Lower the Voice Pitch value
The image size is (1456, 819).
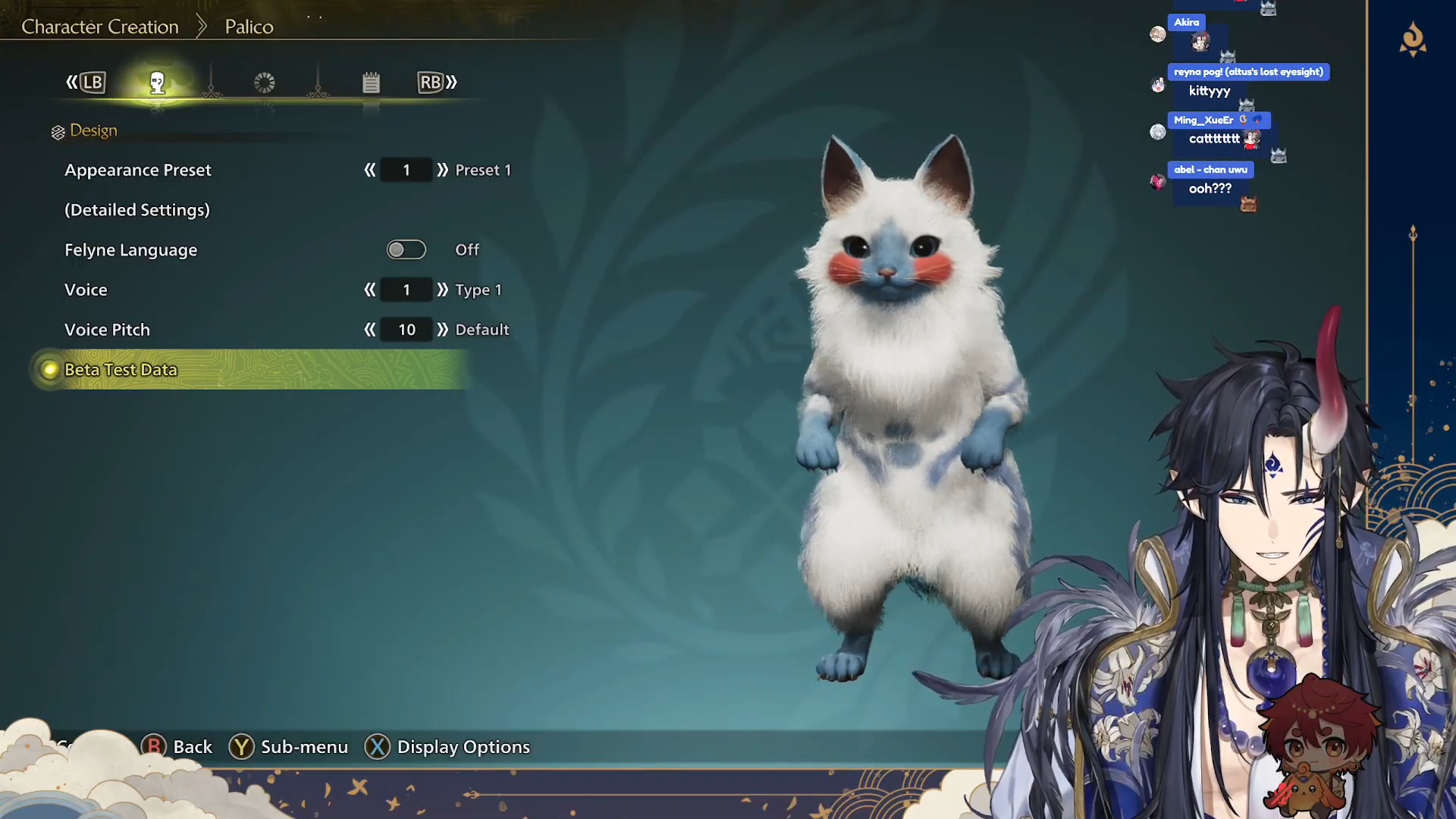(370, 330)
